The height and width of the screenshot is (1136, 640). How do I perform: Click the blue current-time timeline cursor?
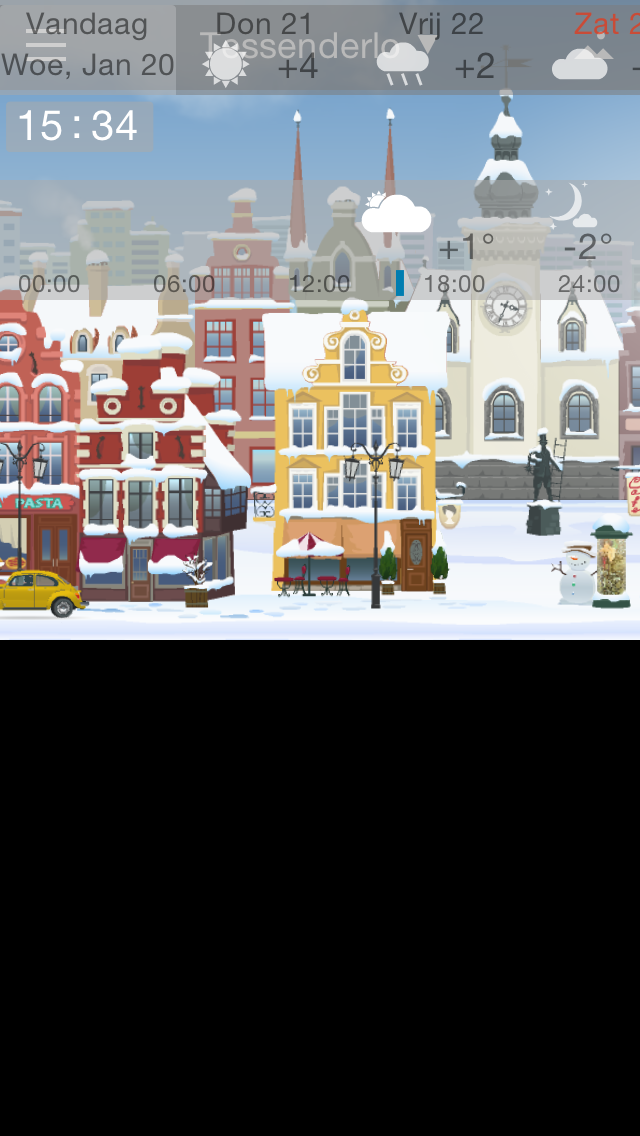pyautogui.click(x=400, y=283)
